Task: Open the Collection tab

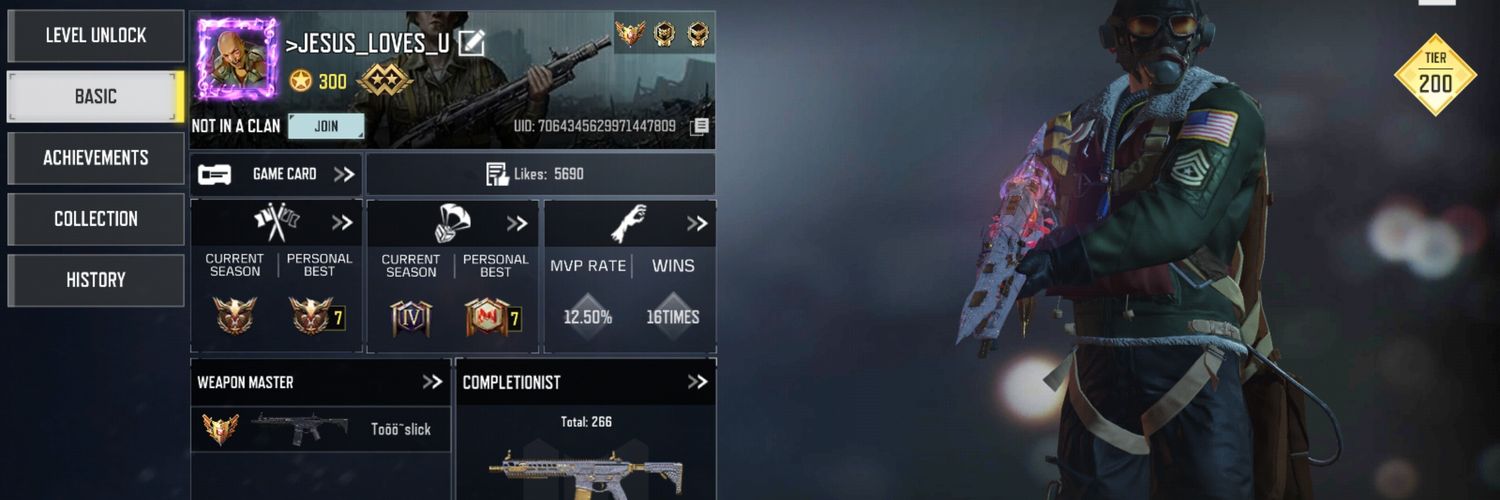Action: [x=96, y=219]
